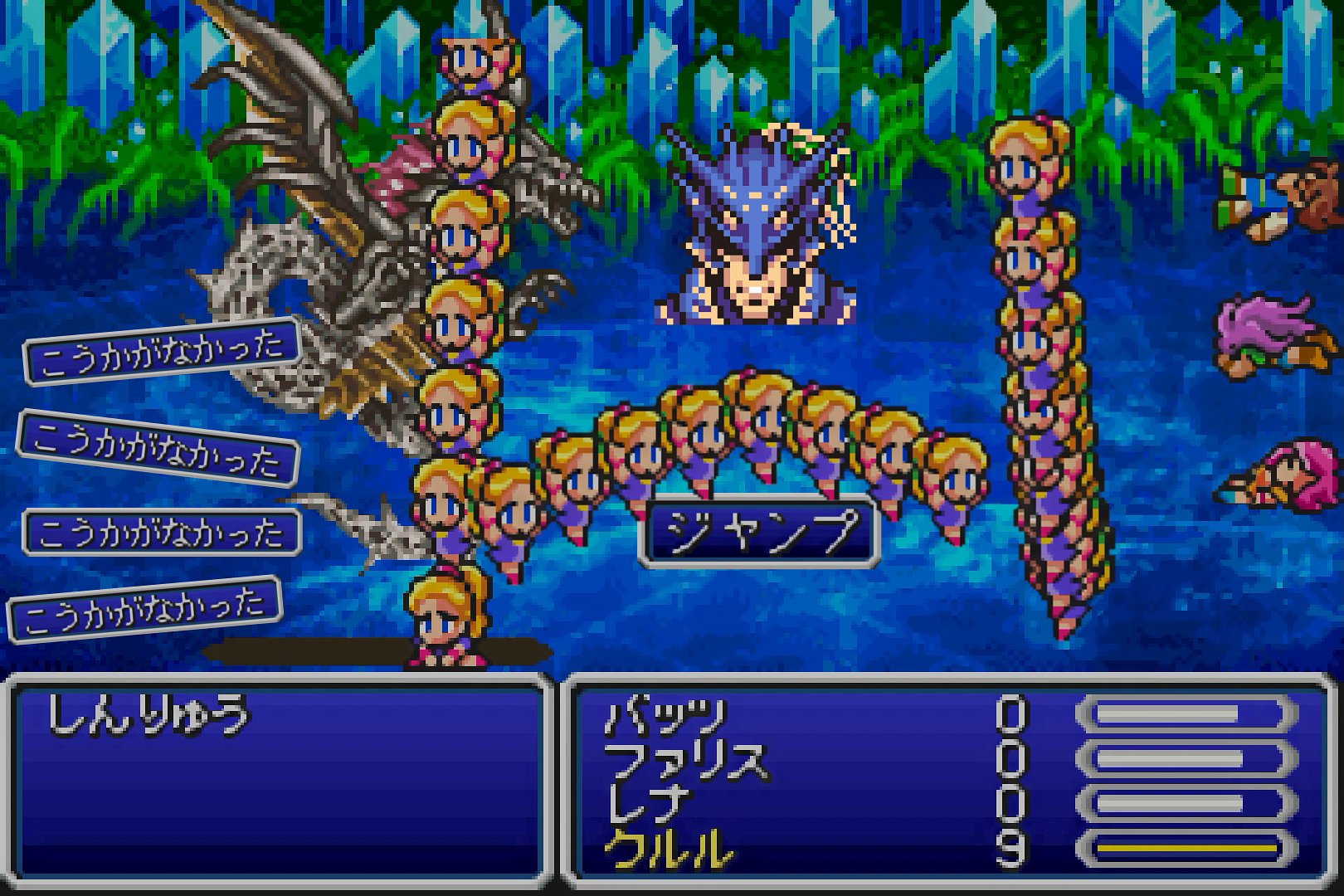Select ファリス in the party list
The width and height of the screenshot is (1344, 896).
pos(685,760)
